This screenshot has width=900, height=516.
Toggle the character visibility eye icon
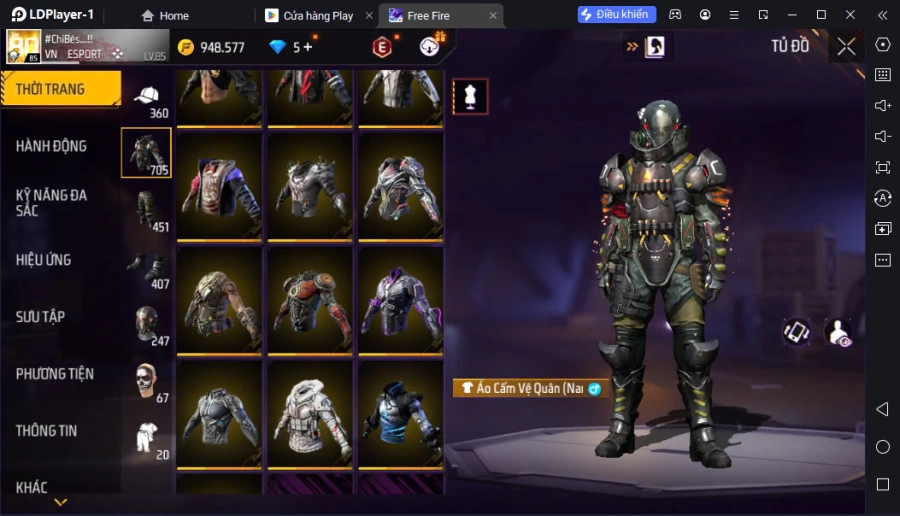839,332
